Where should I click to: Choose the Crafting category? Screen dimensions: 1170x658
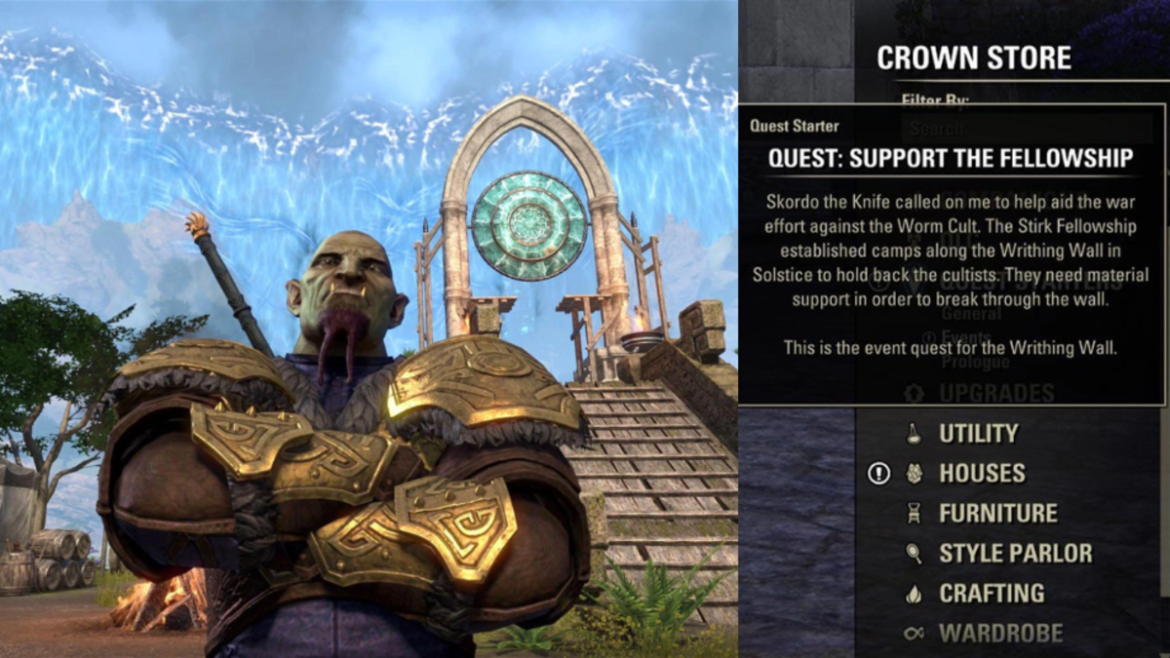point(990,593)
